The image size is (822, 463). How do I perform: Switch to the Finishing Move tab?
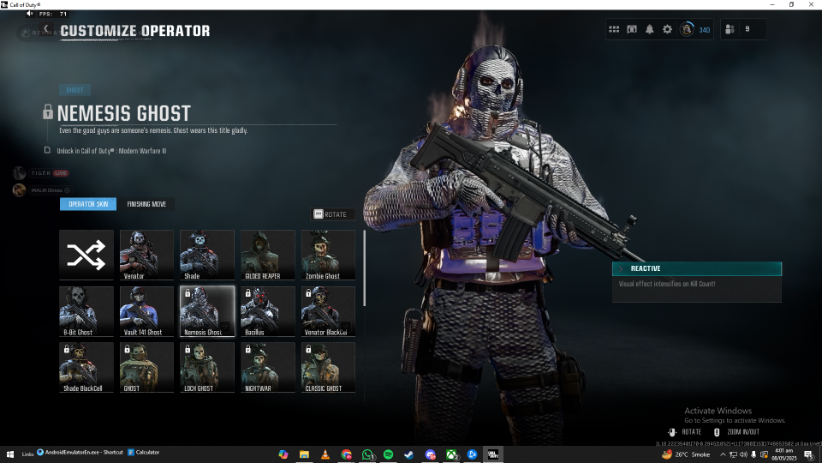pos(146,204)
